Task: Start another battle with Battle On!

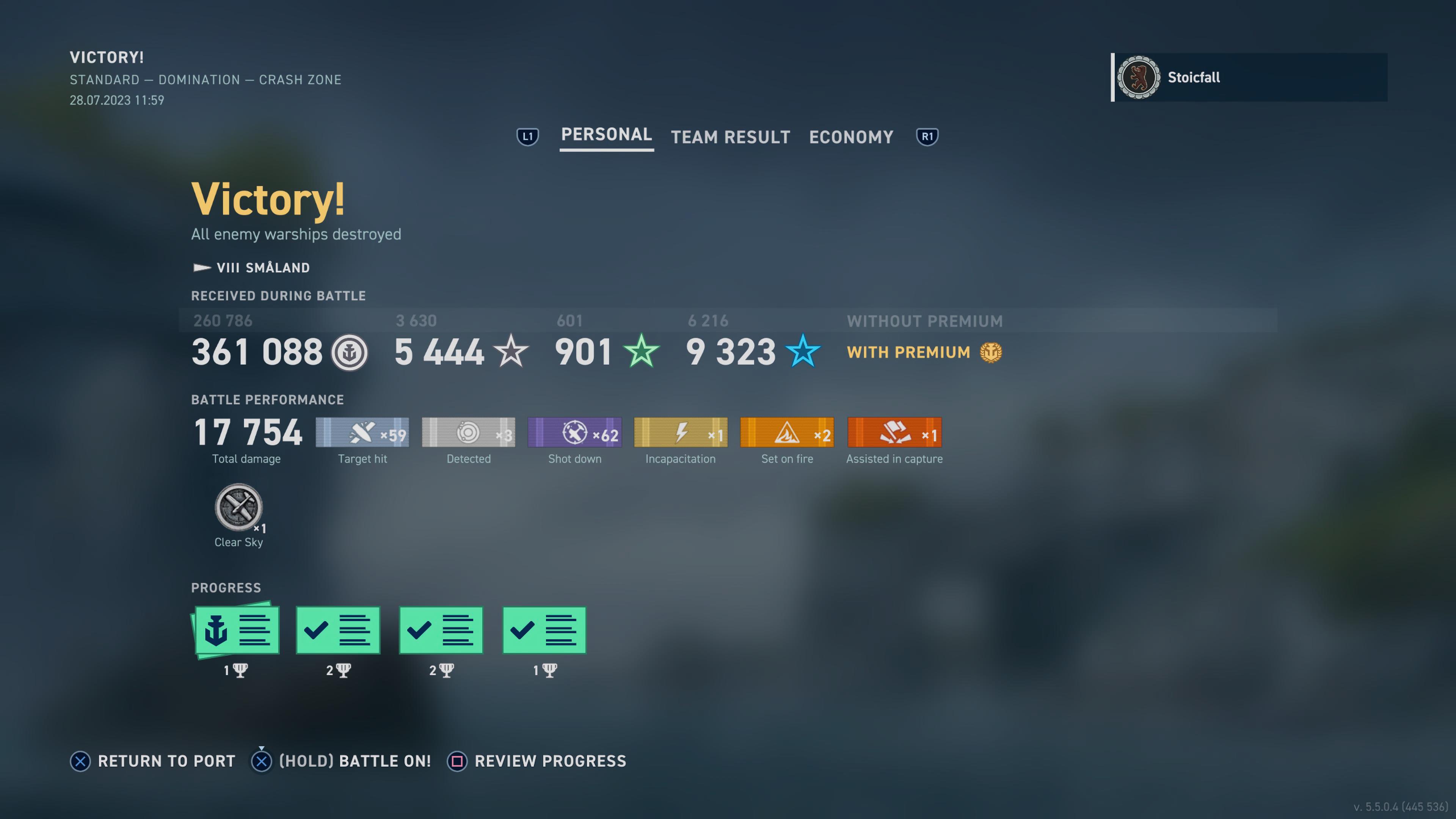Action: pyautogui.click(x=341, y=761)
